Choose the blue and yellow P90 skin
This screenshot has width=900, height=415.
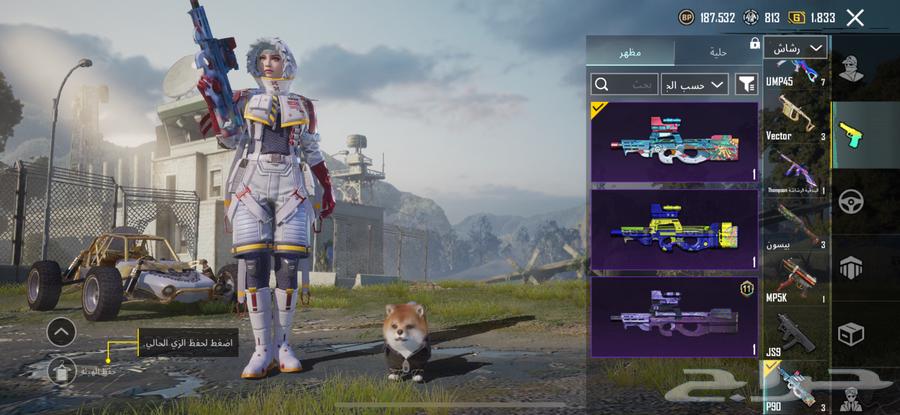click(x=674, y=229)
